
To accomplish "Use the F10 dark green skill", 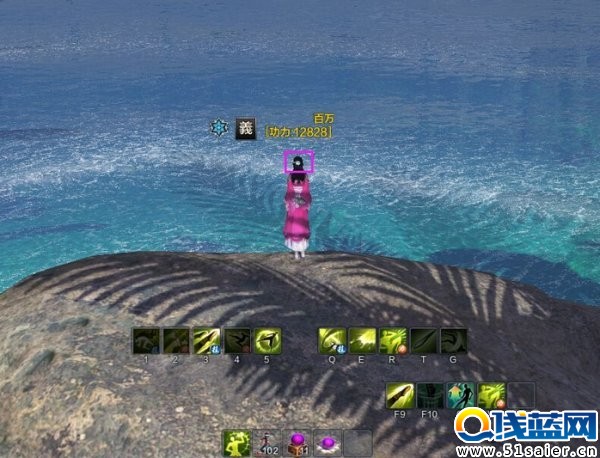I will pyautogui.click(x=431, y=396).
